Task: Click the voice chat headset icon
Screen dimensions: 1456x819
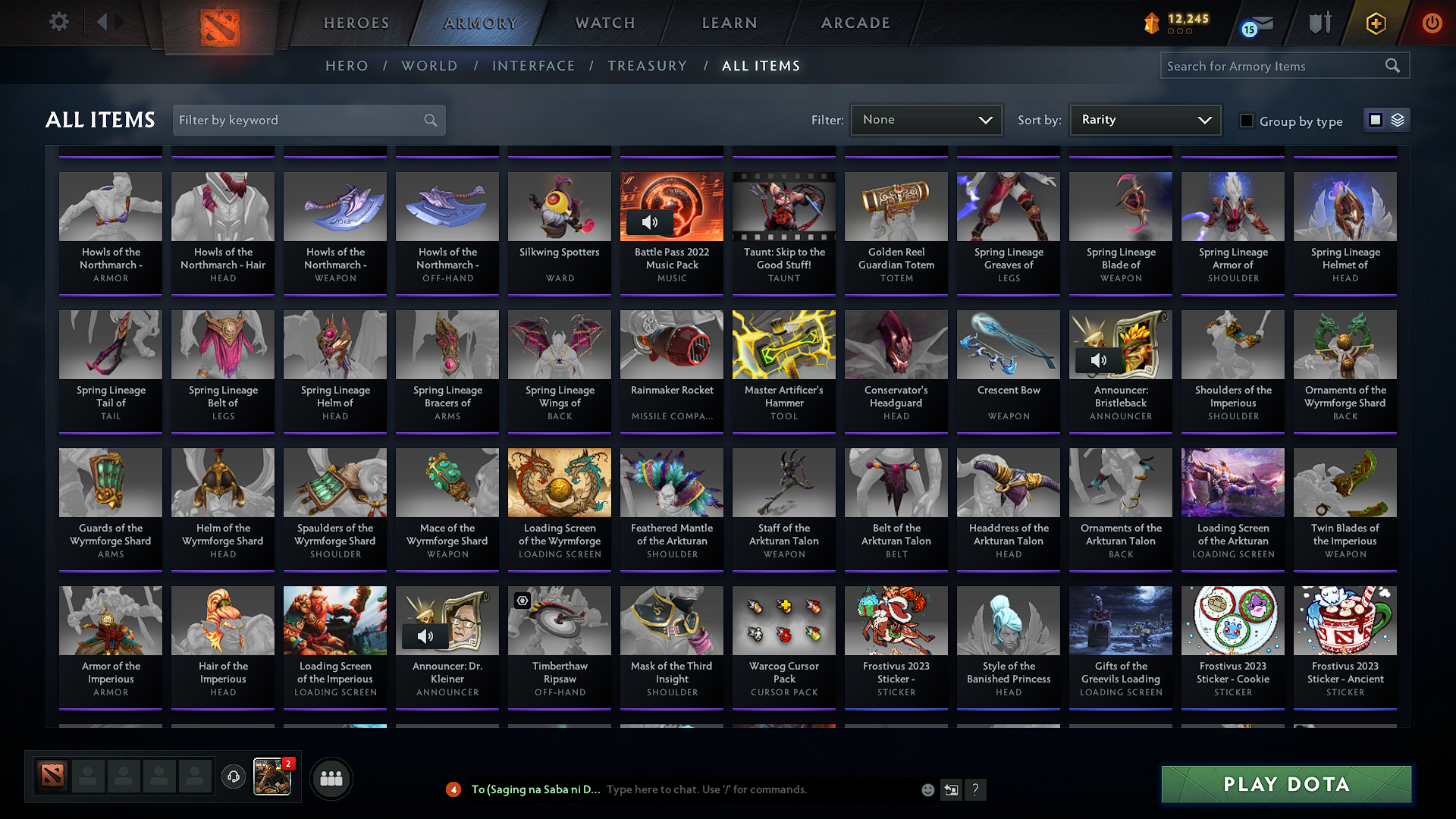Action: (233, 777)
